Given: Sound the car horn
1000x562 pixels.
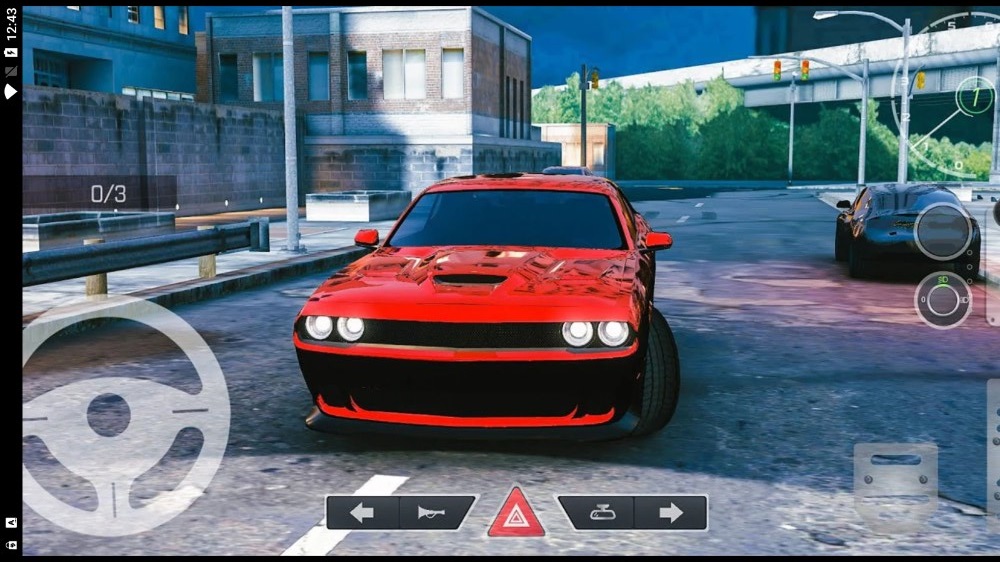Looking at the screenshot, I should (437, 512).
